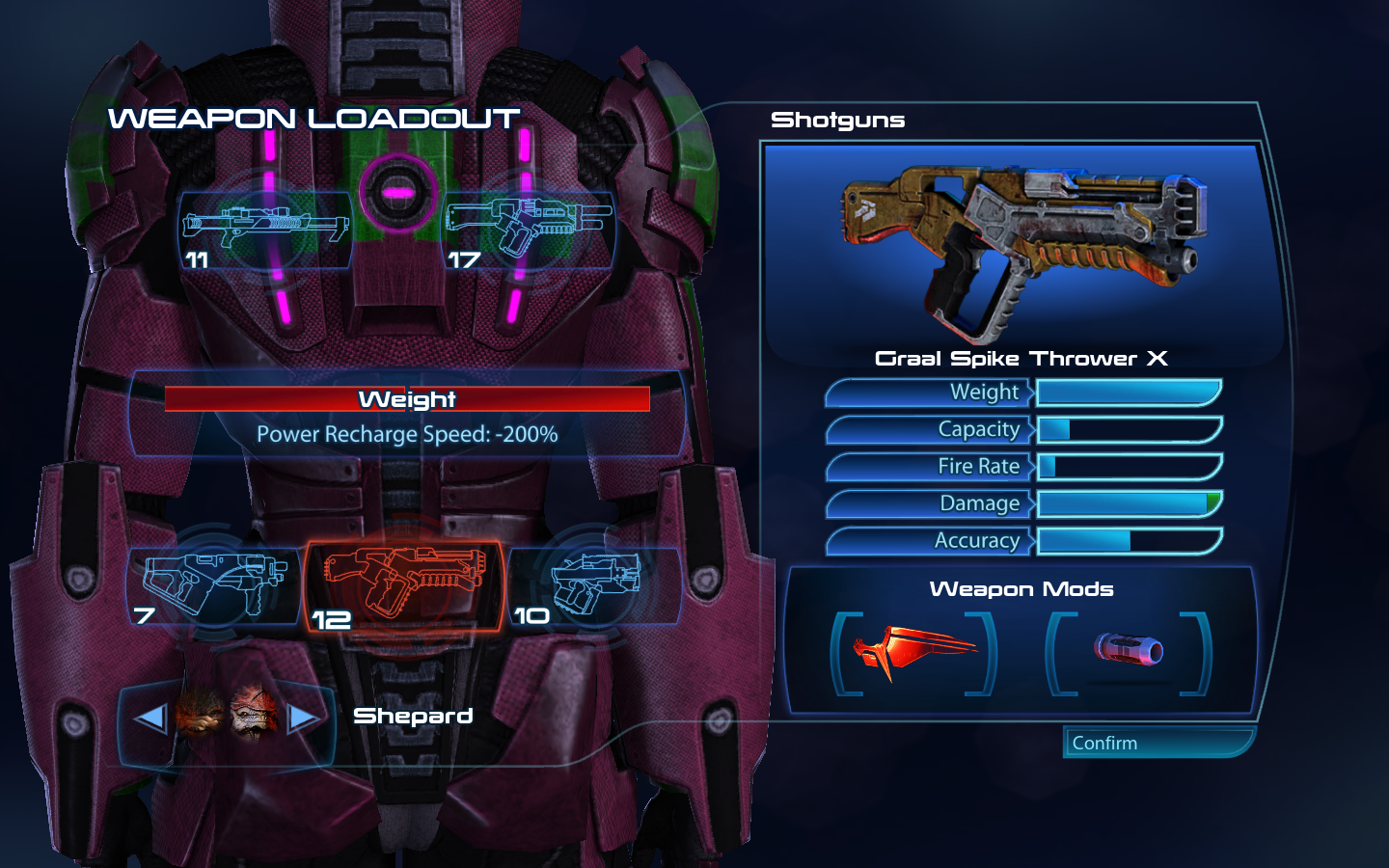Confirm the weapon loadout
The height and width of the screenshot is (868, 1389).
(x=1157, y=743)
